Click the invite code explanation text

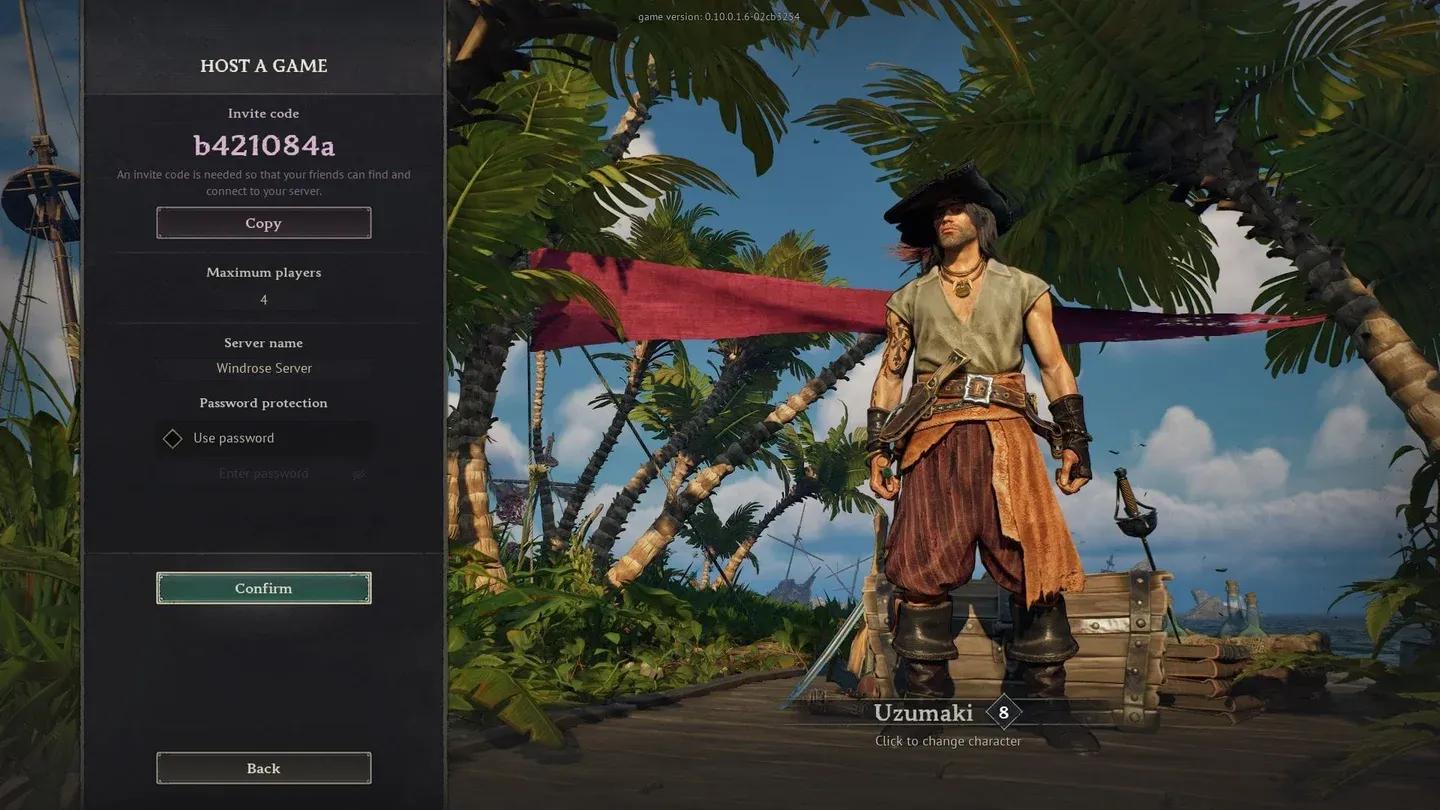[263, 181]
